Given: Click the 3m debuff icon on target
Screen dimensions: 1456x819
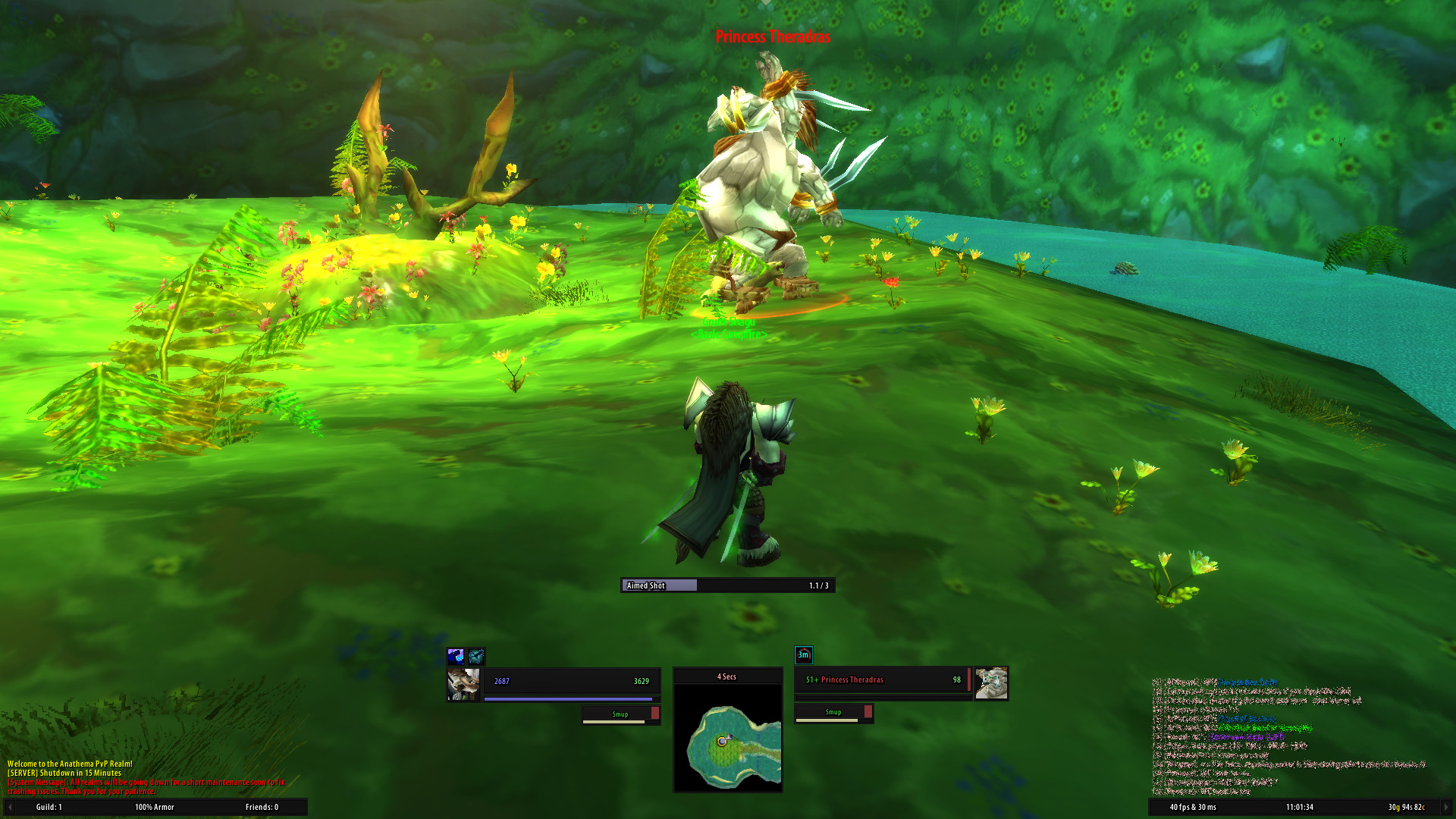Looking at the screenshot, I should point(803,654).
